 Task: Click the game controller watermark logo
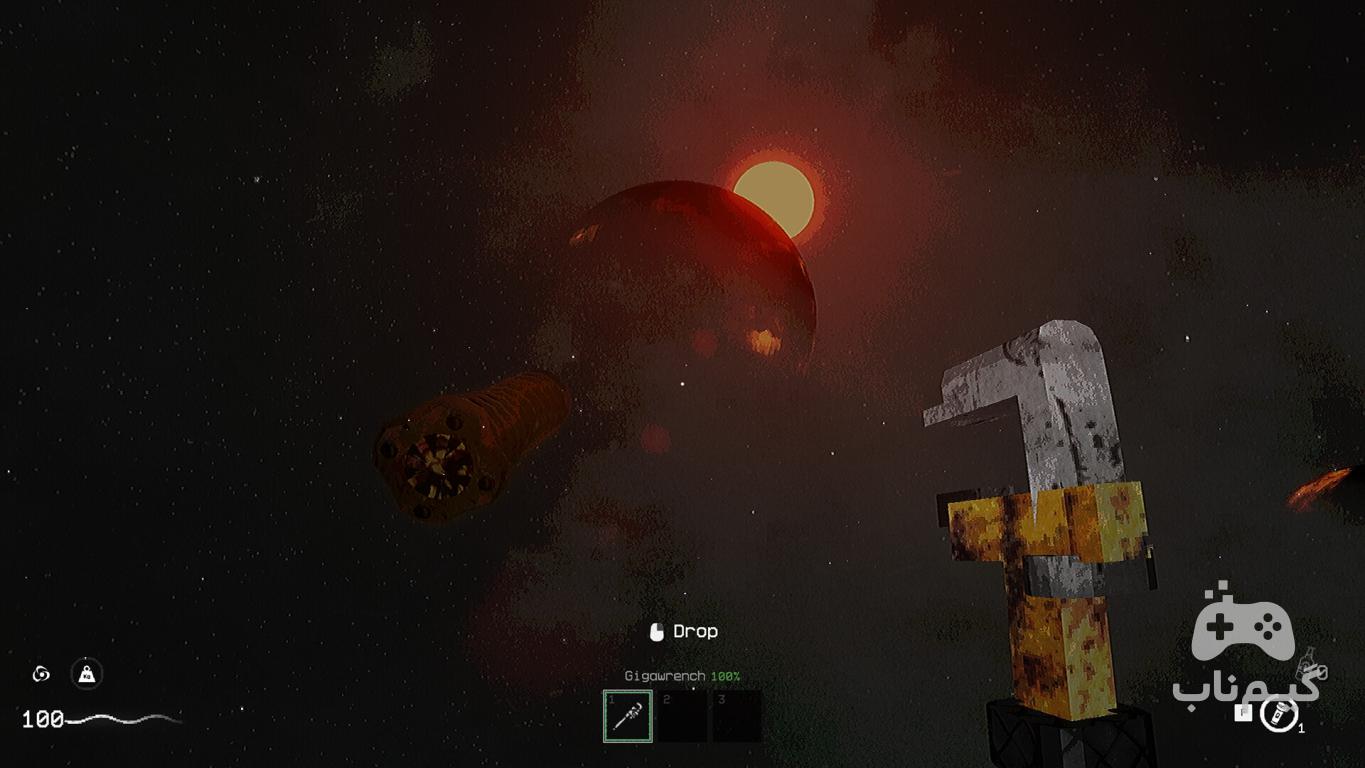click(x=1243, y=625)
